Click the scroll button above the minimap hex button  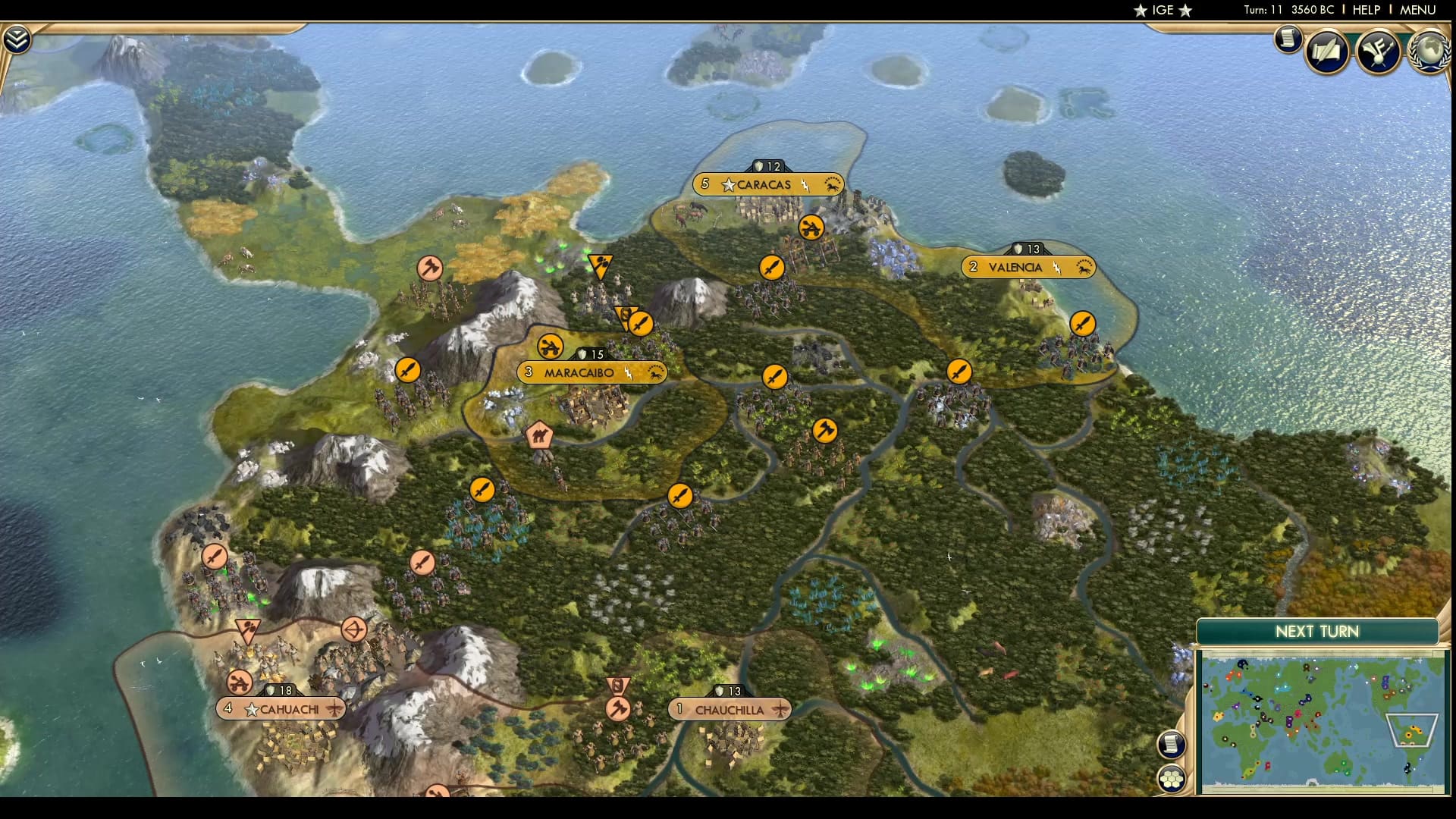point(1172,745)
